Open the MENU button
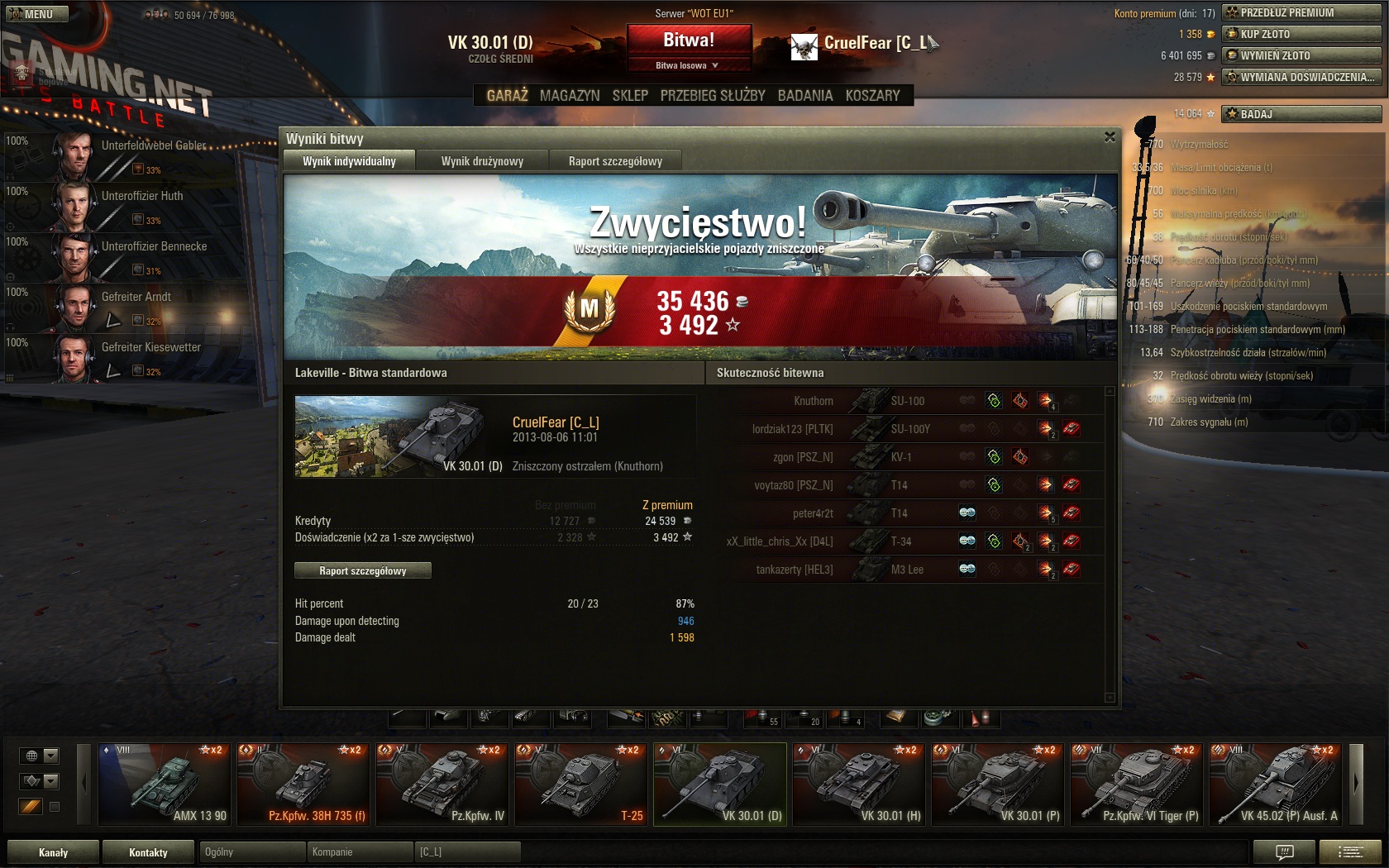Screen dimensions: 1389x868 click(x=35, y=14)
